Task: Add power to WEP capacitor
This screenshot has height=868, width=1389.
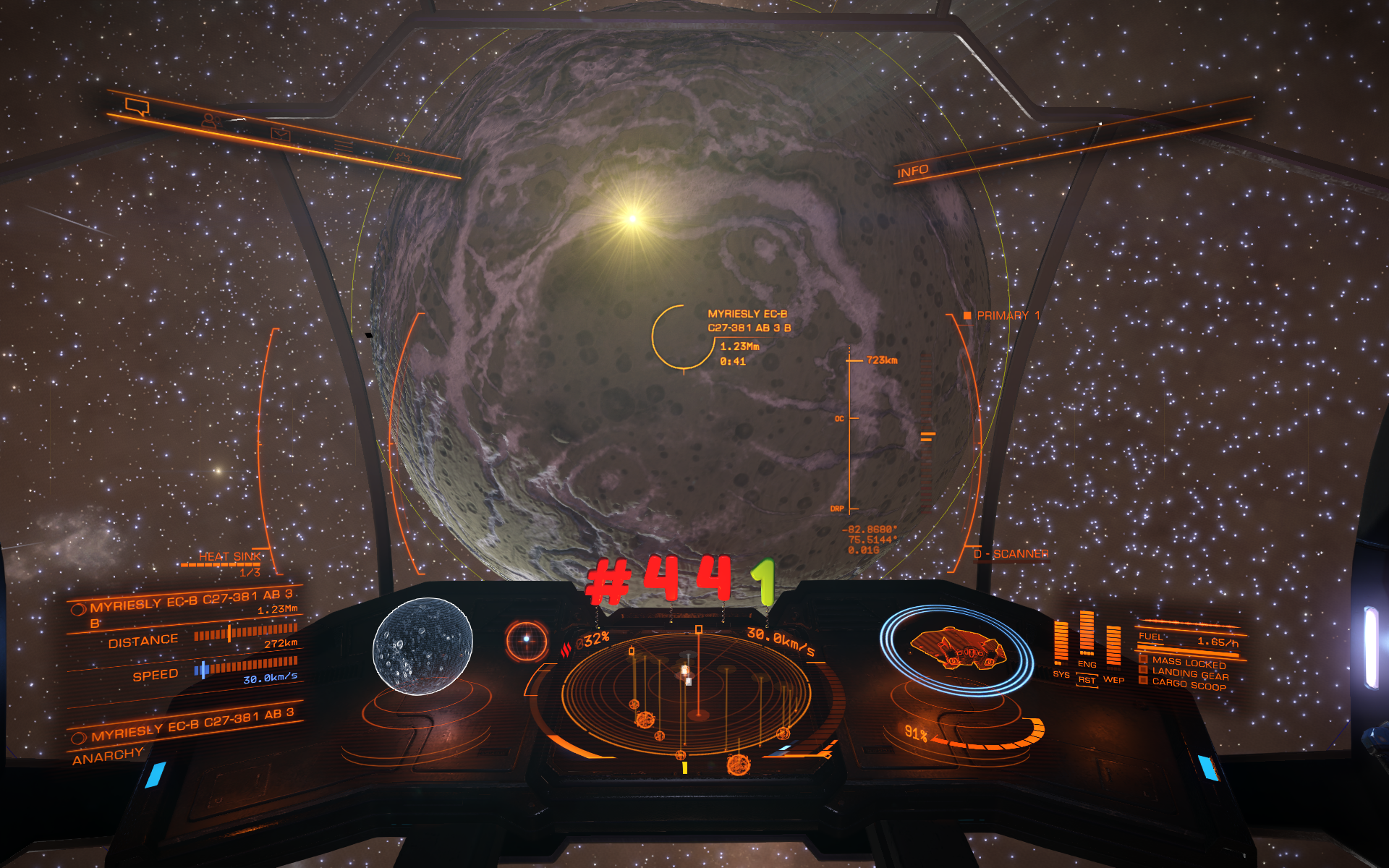Action: click(x=1113, y=647)
